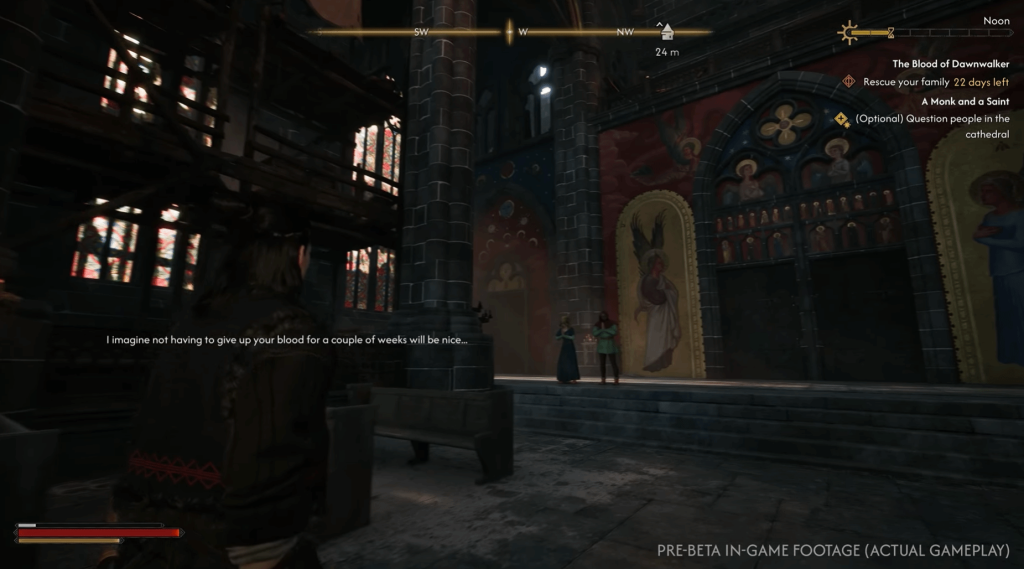
Task: Select The Blood of Dawnwalker quest title
Action: coord(950,64)
